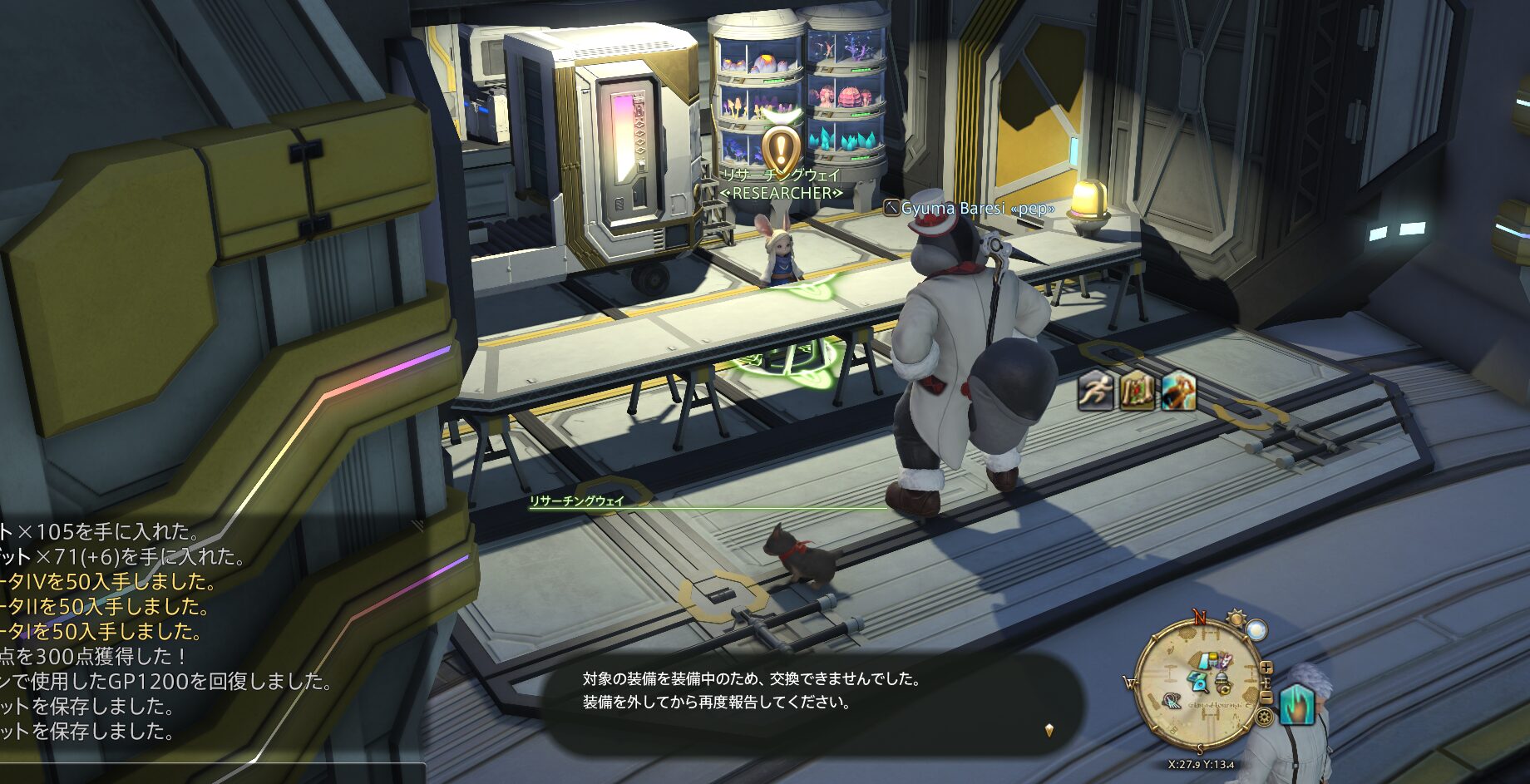Open minimap settings gear button
Image resolution: width=1530 pixels, height=784 pixels.
[1265, 717]
